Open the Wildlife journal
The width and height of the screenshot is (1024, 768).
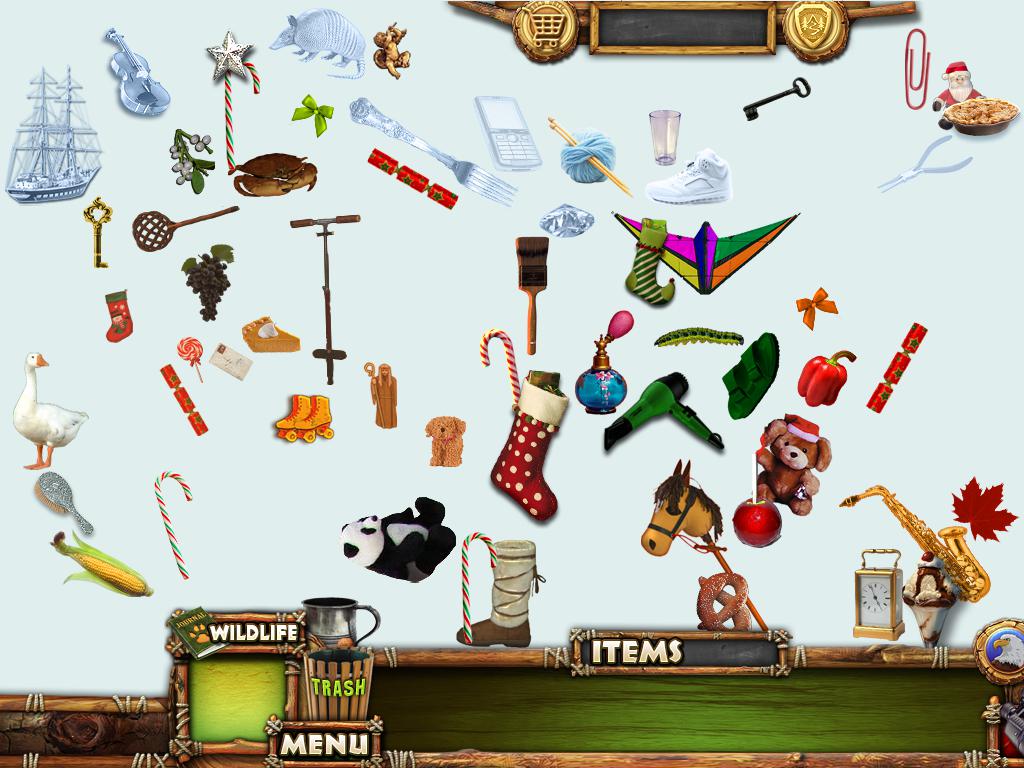(x=237, y=632)
